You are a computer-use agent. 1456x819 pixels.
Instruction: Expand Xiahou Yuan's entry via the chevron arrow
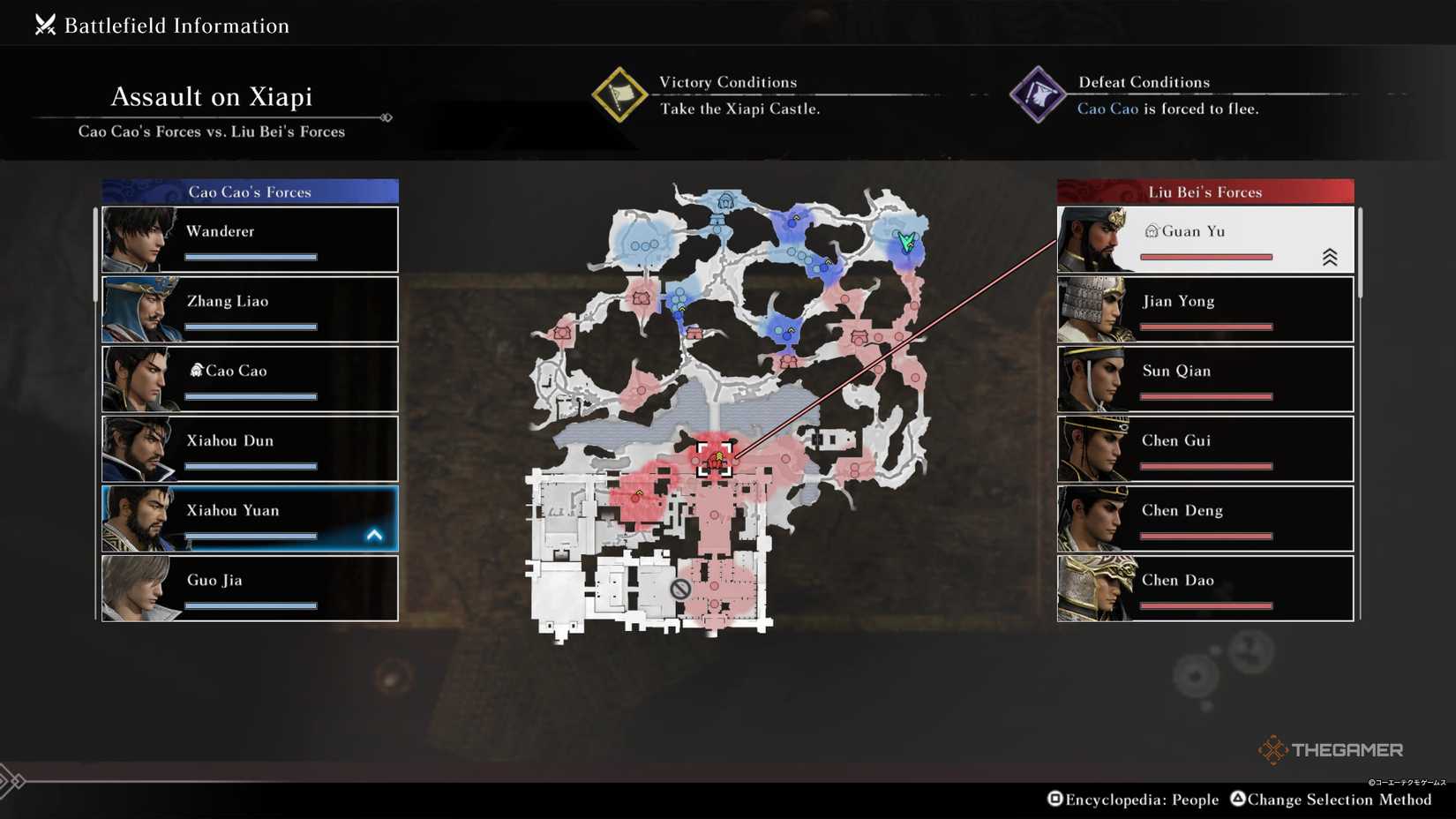374,533
